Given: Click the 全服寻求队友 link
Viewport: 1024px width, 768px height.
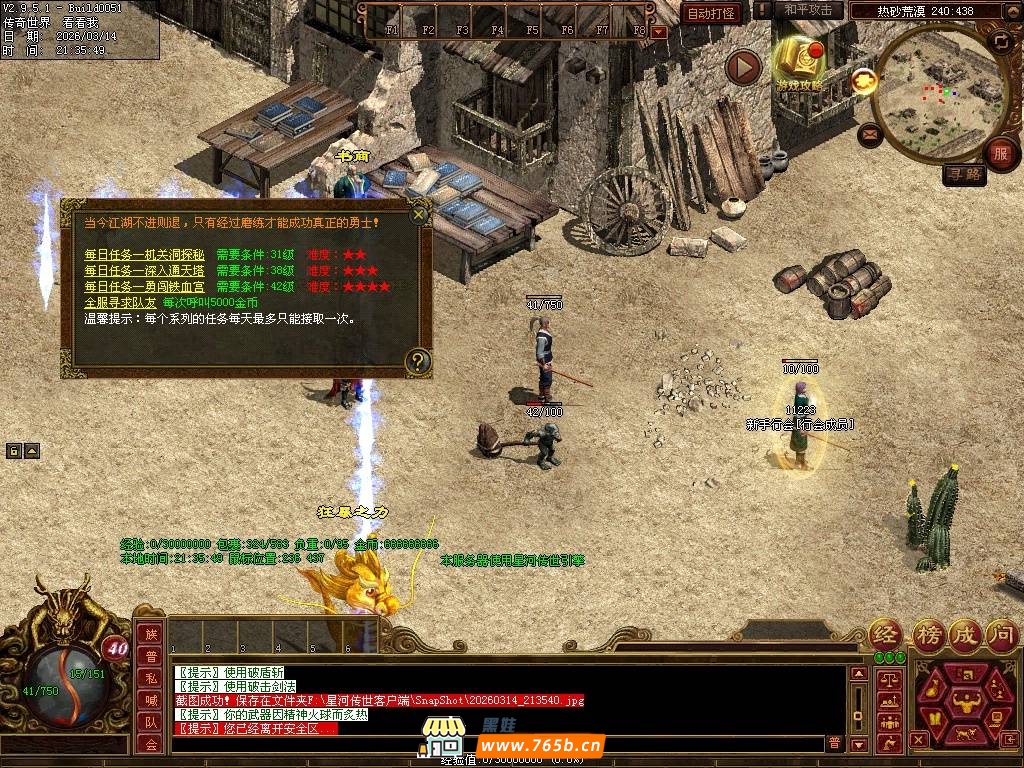Looking at the screenshot, I should coord(120,302).
